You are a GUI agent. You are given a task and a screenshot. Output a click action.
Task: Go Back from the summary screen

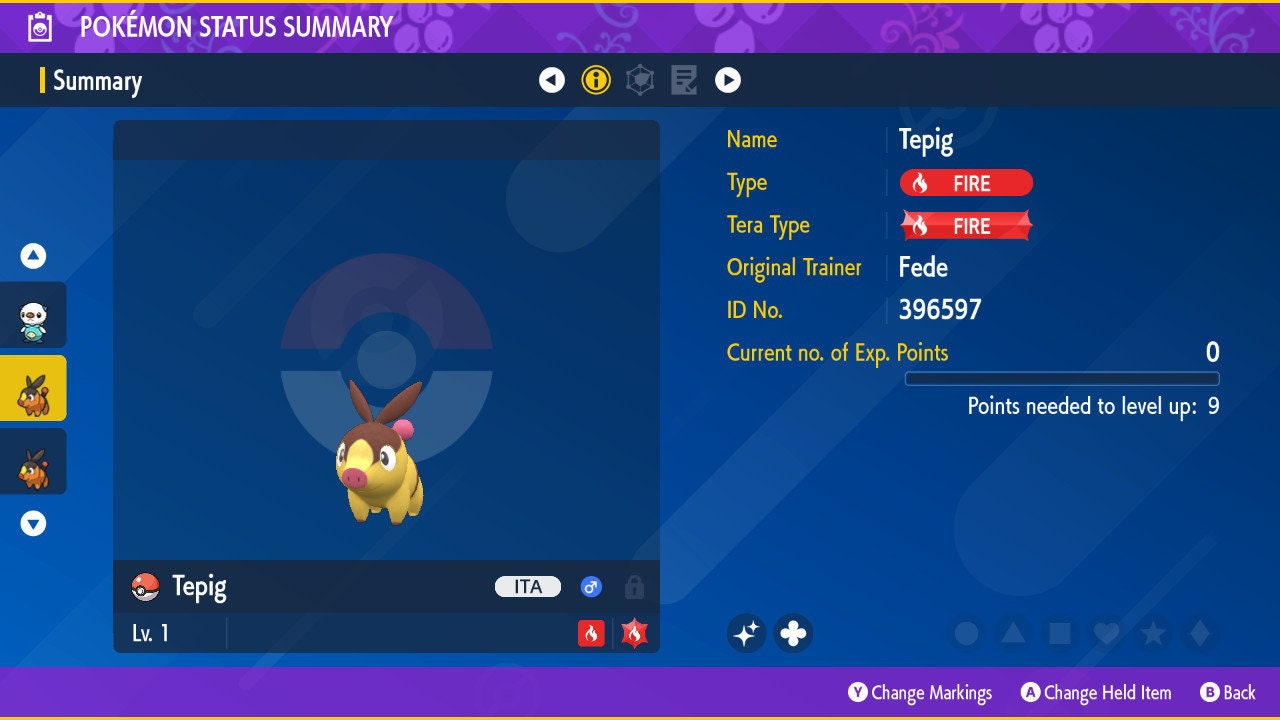1228,693
